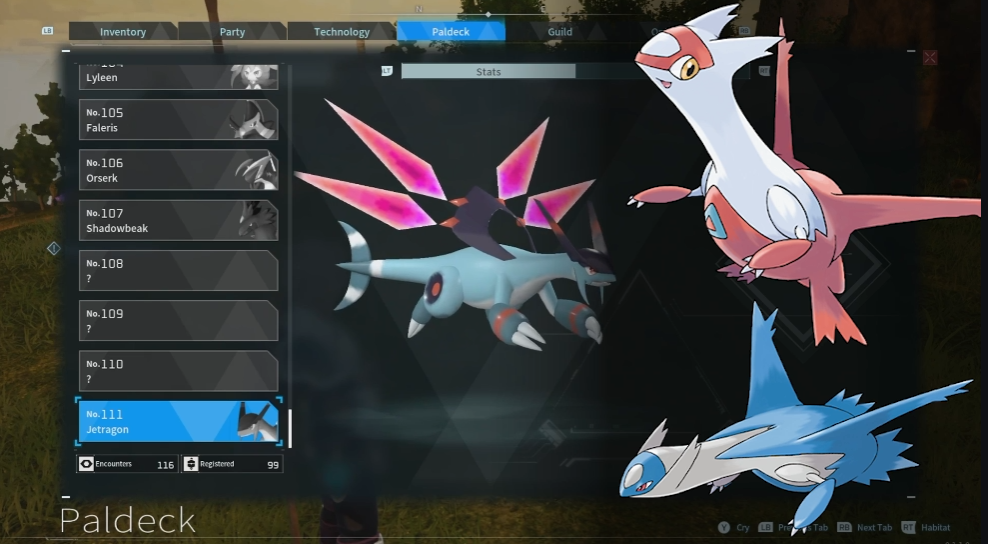Select the unknown entry No.109

click(178, 320)
